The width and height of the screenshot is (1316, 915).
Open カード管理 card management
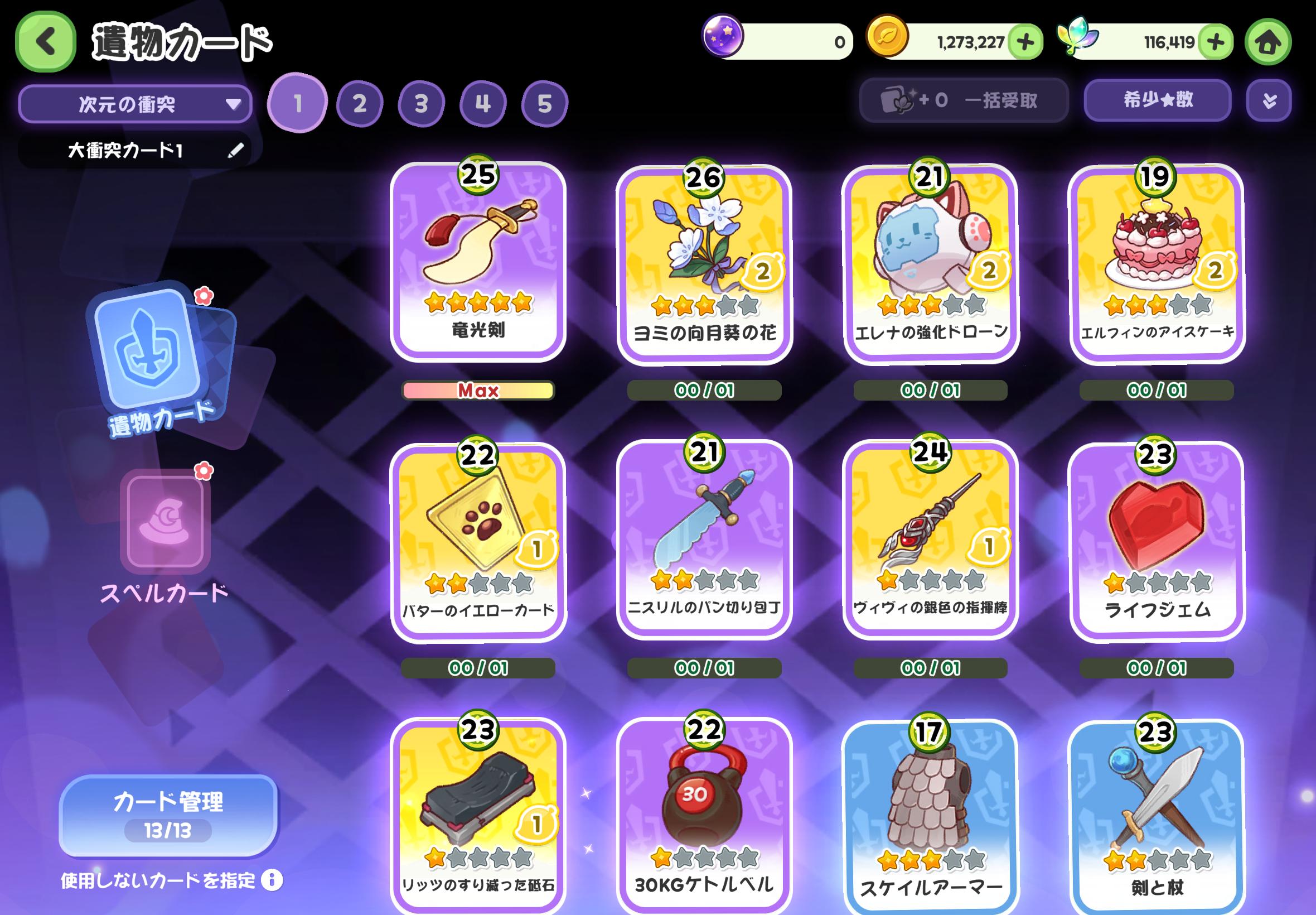[x=168, y=815]
